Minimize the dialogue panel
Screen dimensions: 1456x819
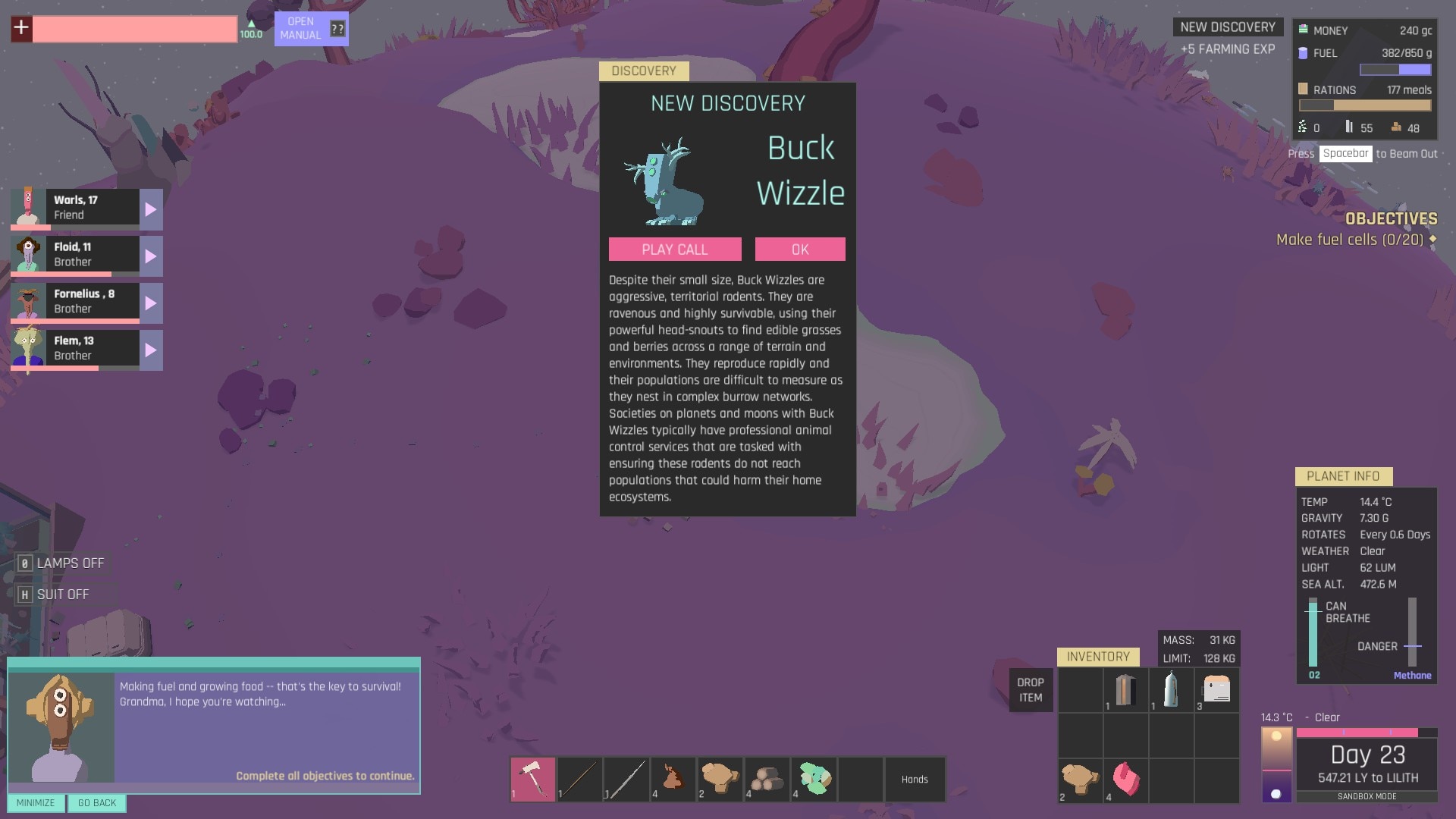click(x=36, y=803)
